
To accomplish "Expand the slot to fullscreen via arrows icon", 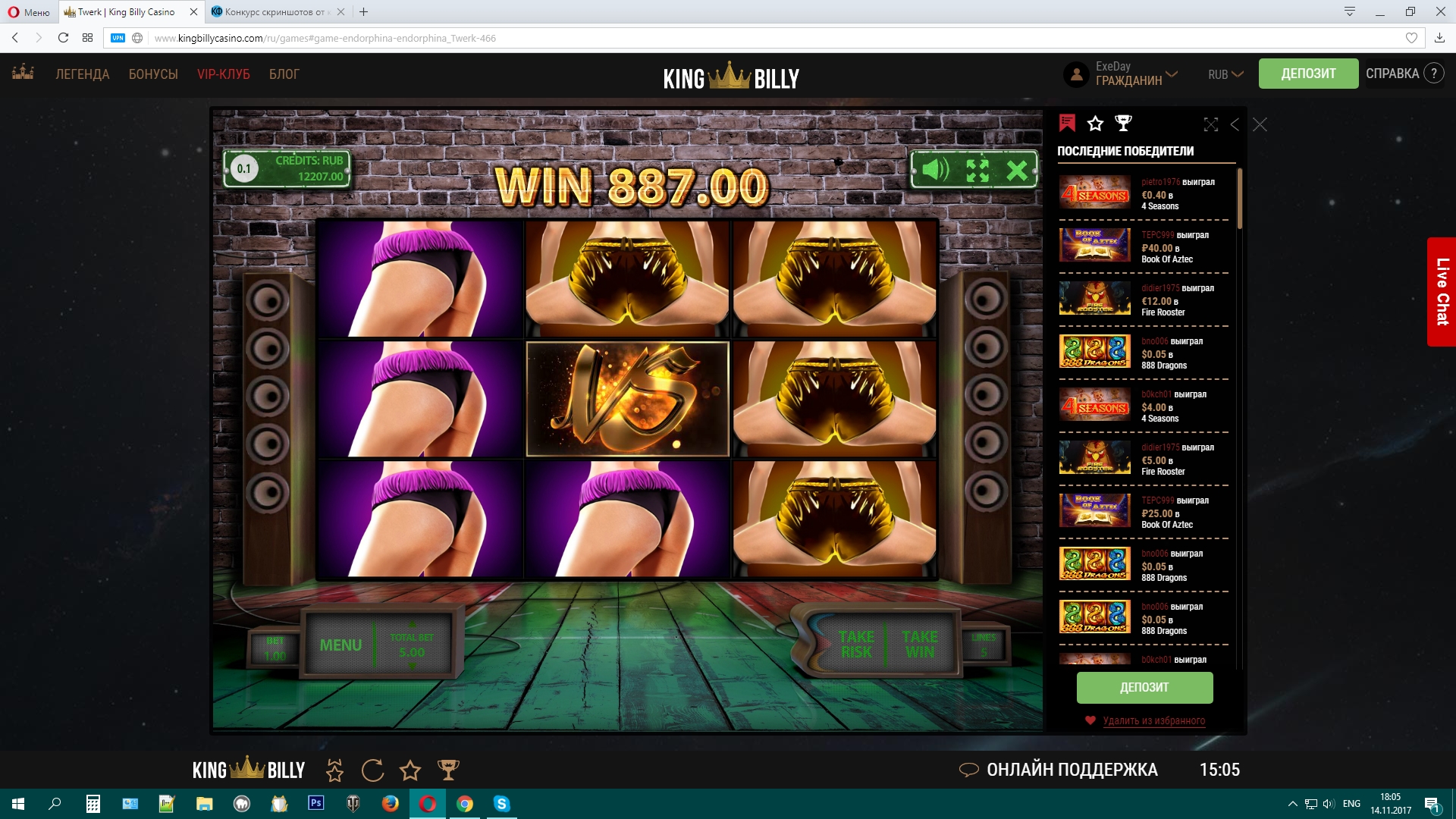I will [x=978, y=170].
